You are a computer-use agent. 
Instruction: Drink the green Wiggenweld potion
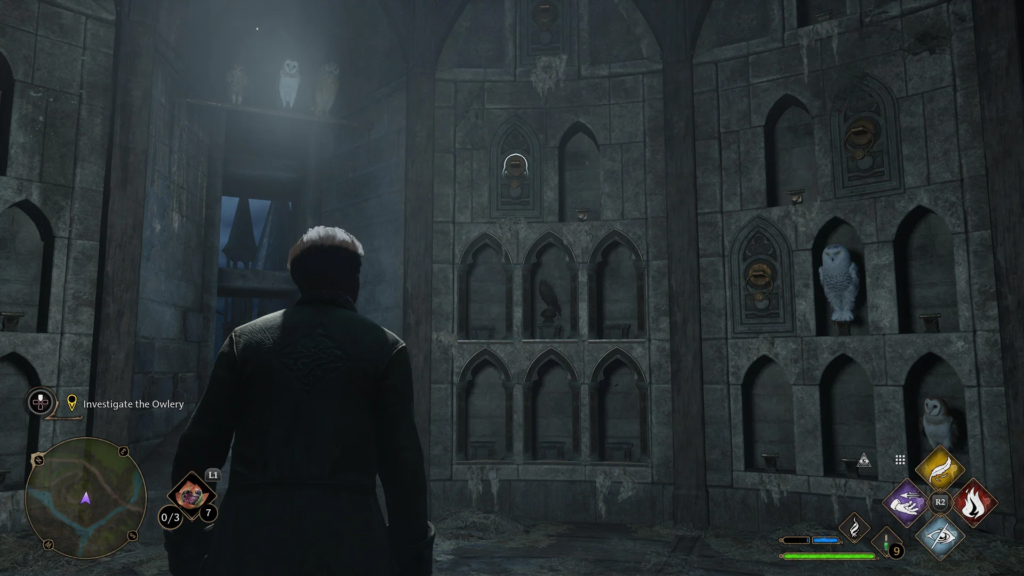click(886, 541)
